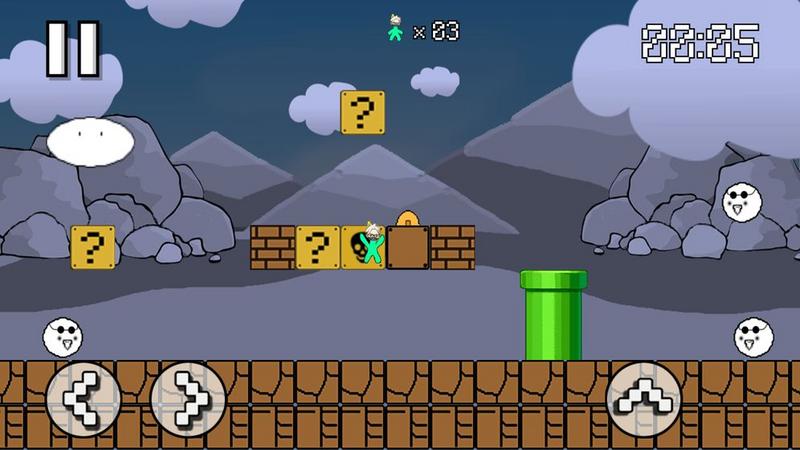Pause the game with the pause button
The image size is (800, 450).
coord(74,48)
